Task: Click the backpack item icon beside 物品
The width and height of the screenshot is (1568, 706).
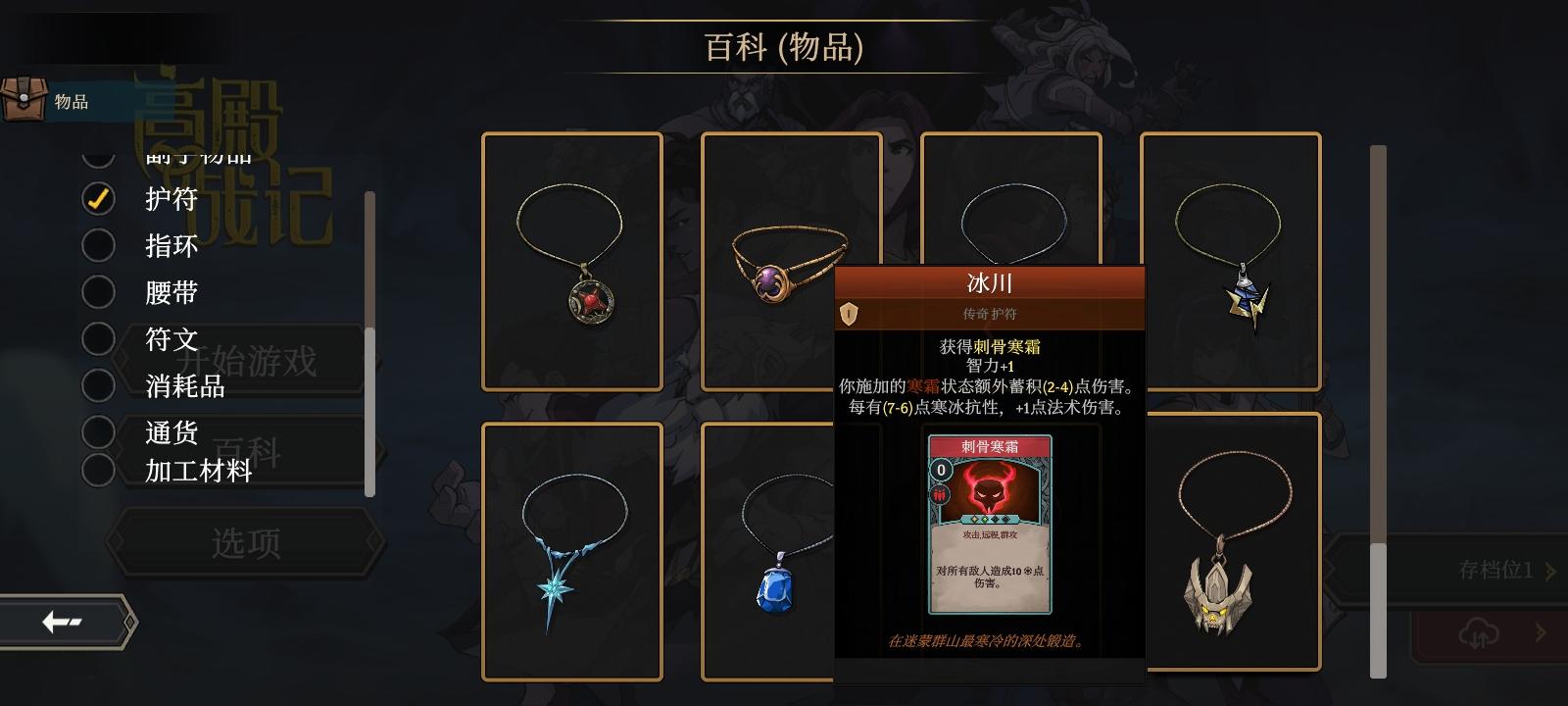Action: point(24,98)
